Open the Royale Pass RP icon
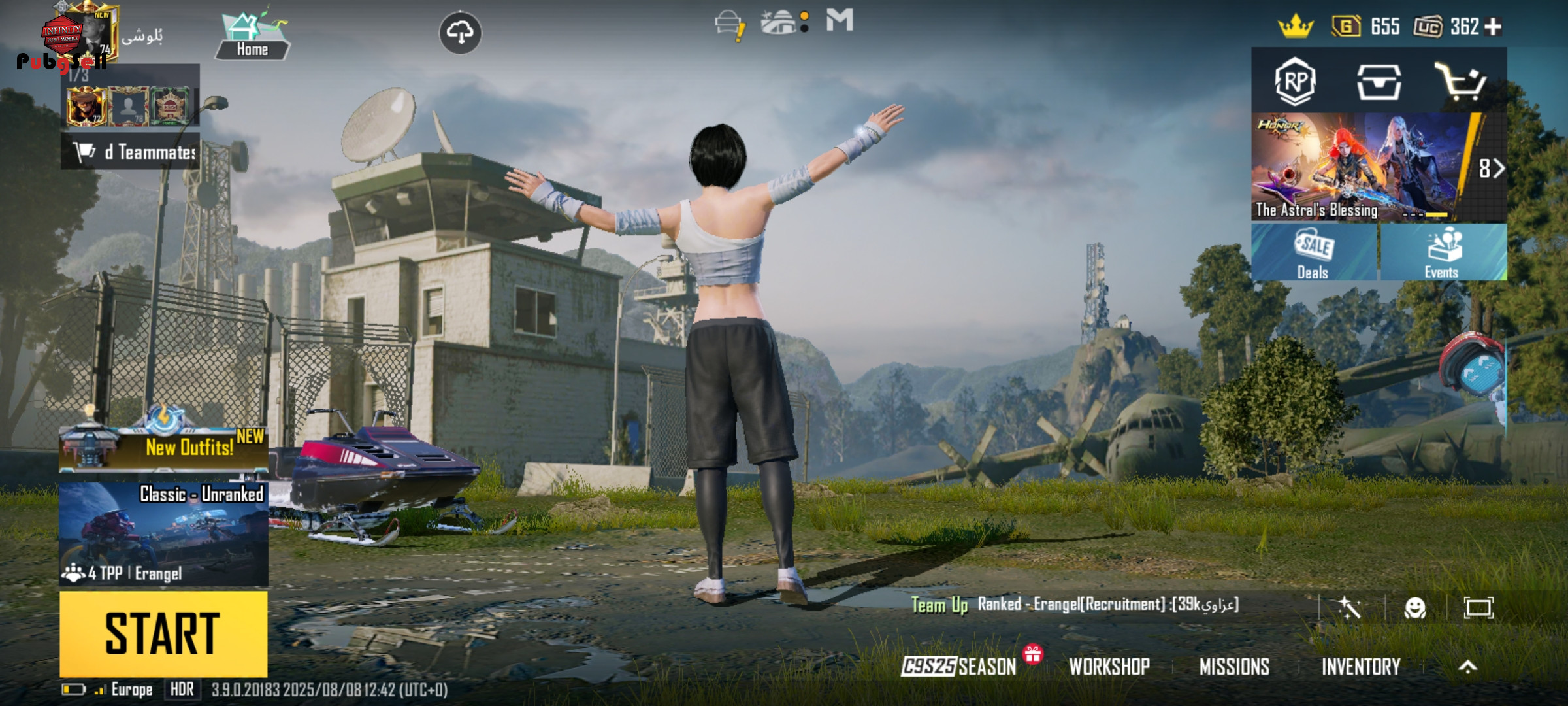This screenshot has height=706, width=1568. point(1295,82)
